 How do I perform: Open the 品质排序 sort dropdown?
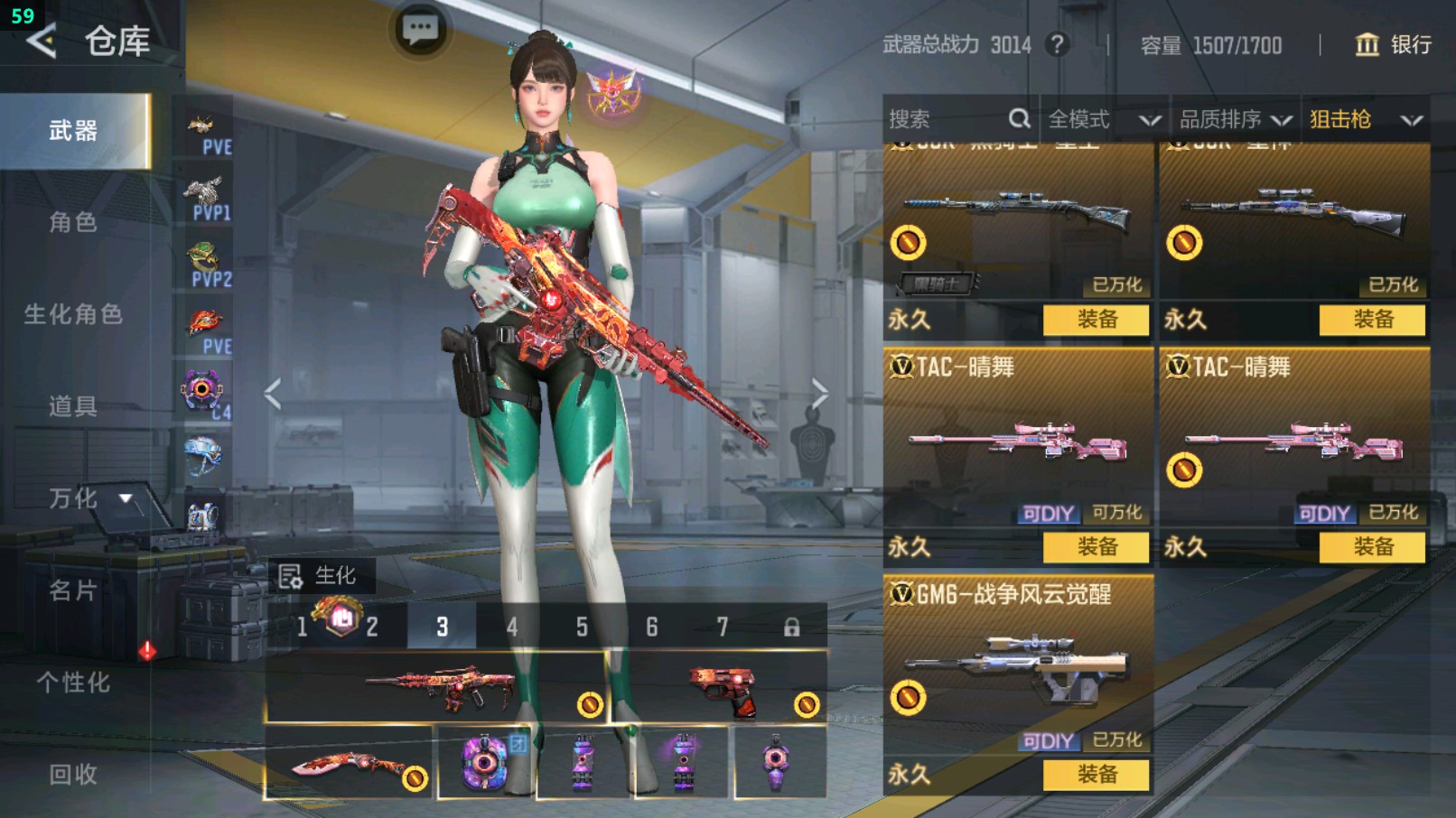click(x=1235, y=119)
